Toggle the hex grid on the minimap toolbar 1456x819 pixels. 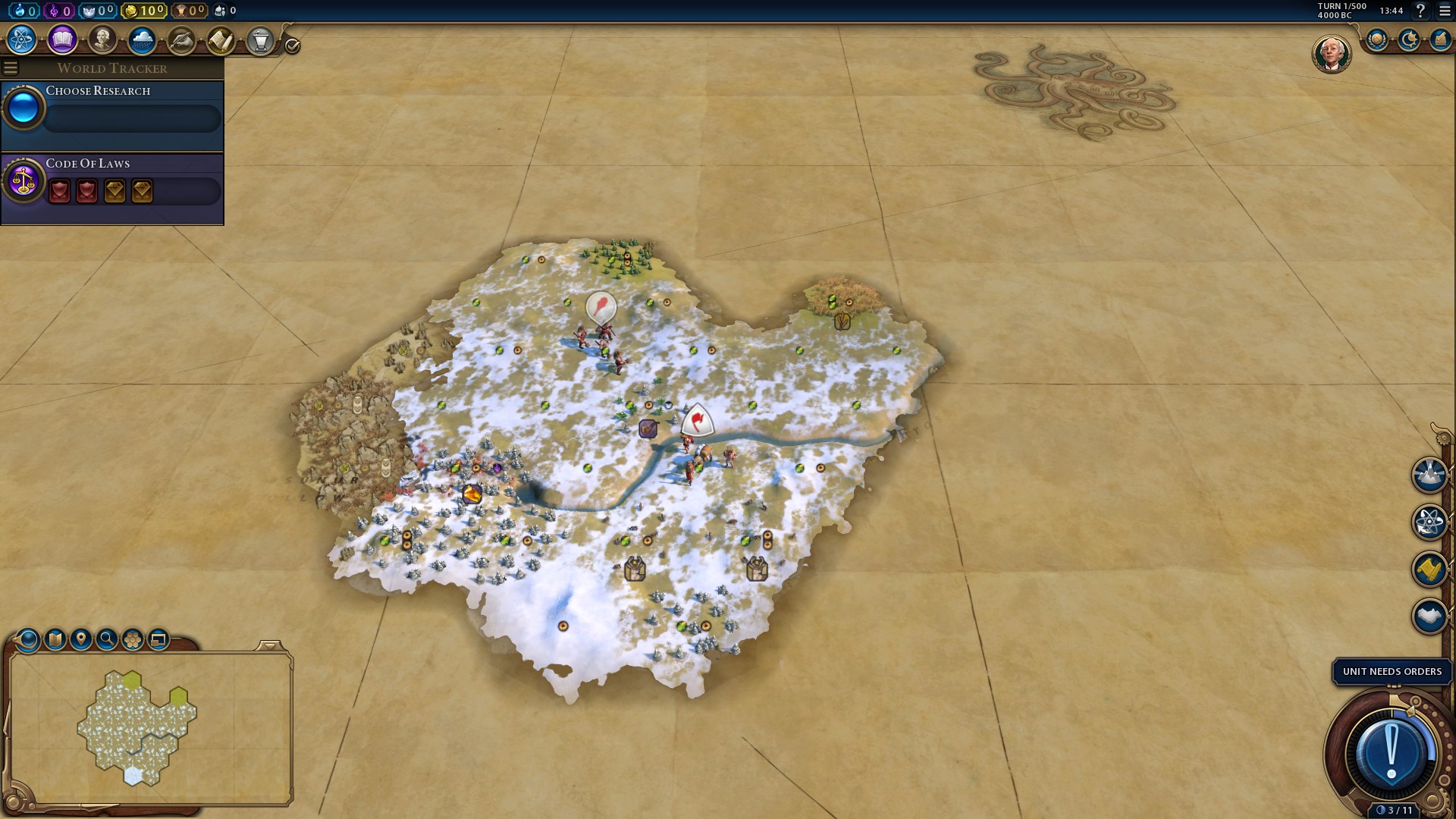133,639
